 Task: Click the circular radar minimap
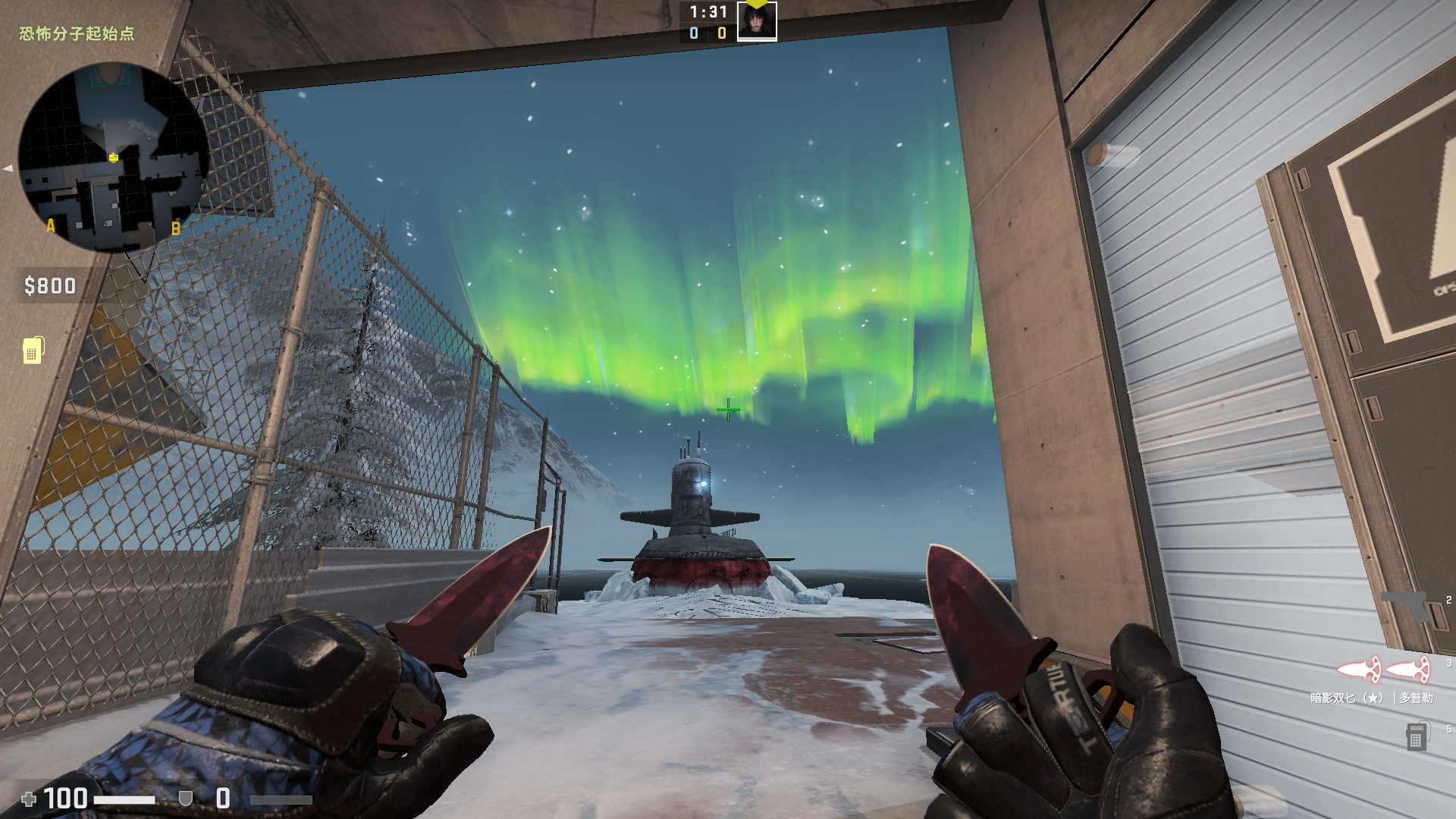click(114, 158)
